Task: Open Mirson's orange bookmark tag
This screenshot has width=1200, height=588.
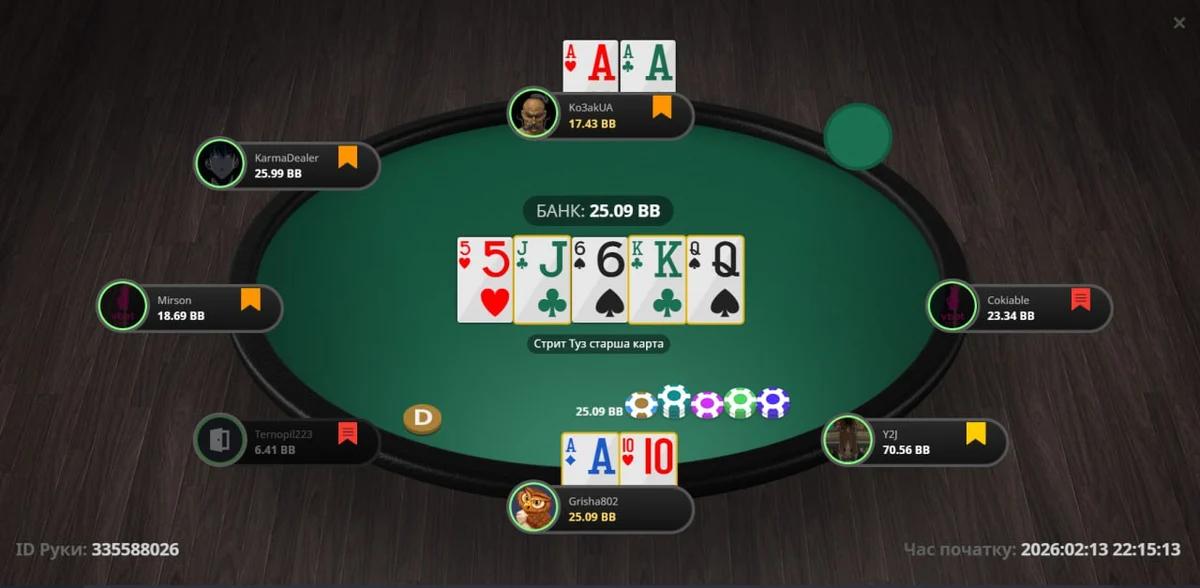Action: 250,299
